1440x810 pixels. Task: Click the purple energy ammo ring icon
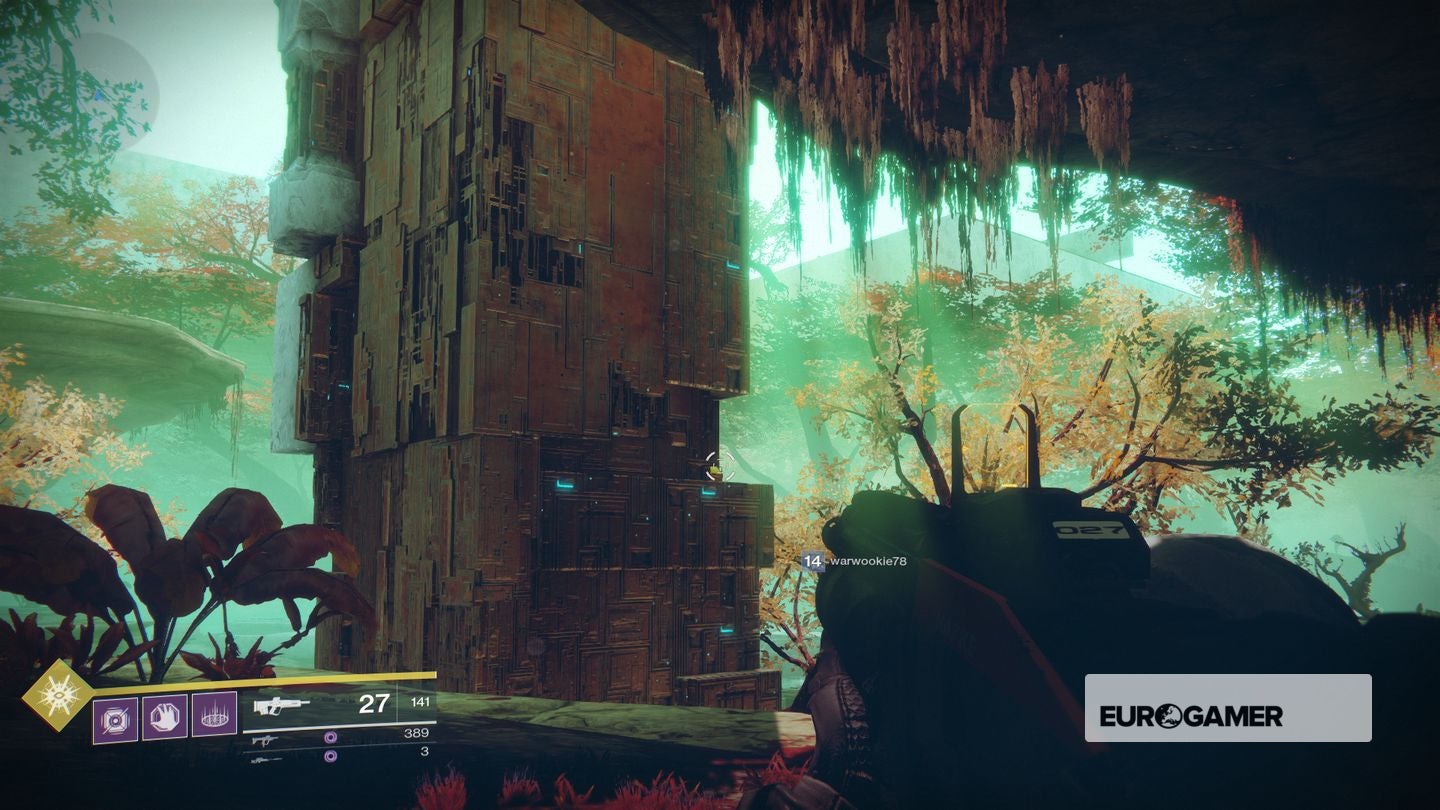(330, 738)
